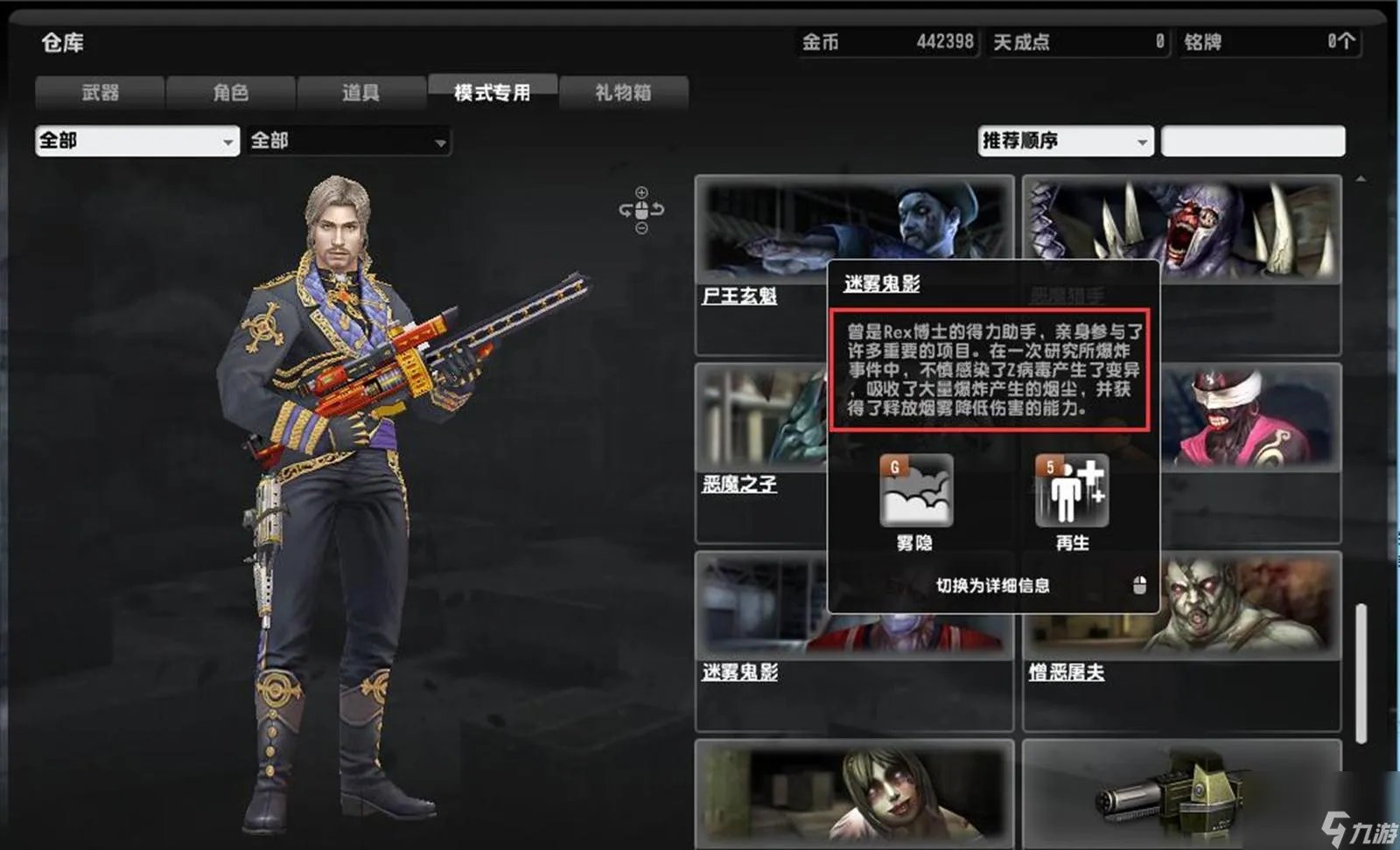The width and height of the screenshot is (1400, 850).
Task: Click the 金币 (gold coin) balance display
Action: coord(888,40)
